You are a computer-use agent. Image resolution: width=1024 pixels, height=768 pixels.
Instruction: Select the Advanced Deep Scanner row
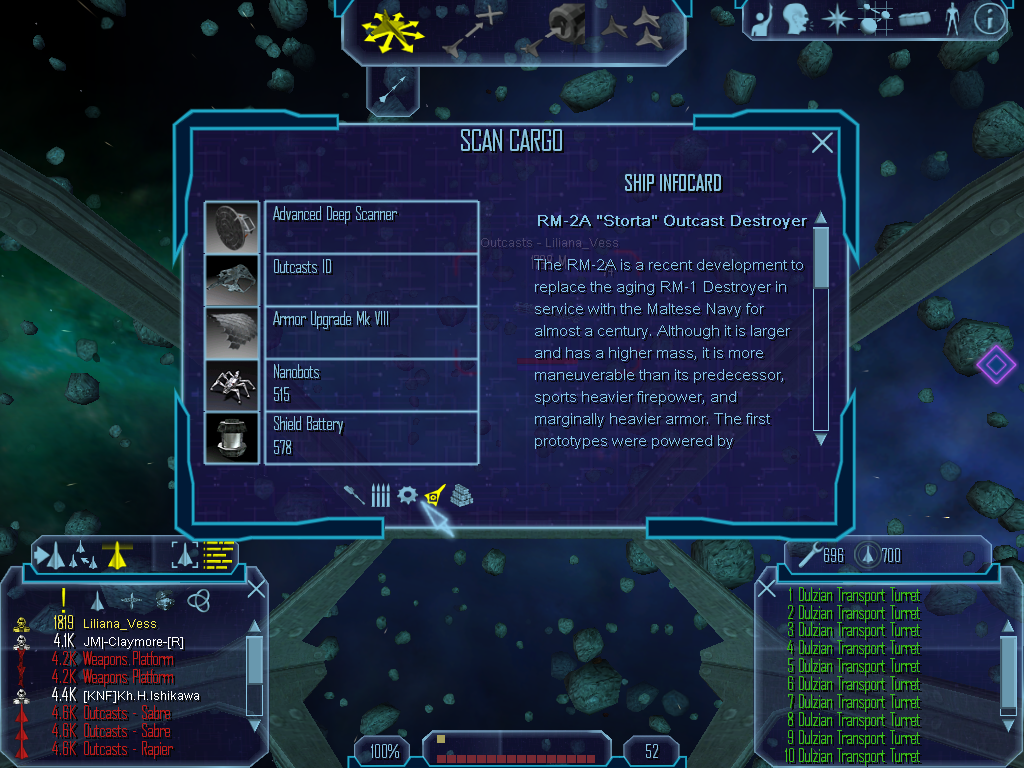(341, 227)
